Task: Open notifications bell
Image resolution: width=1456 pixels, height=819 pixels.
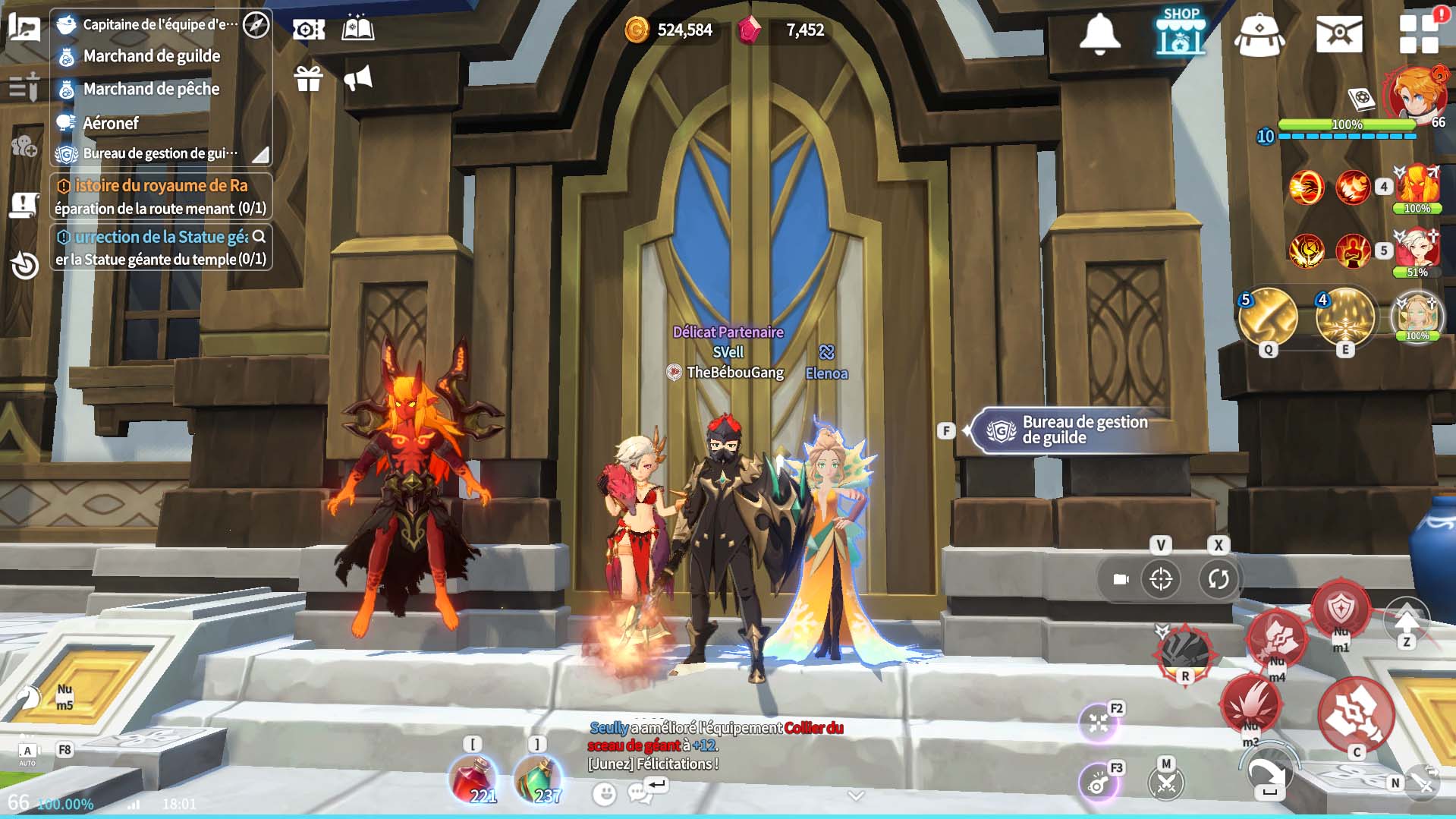Action: point(1099,33)
